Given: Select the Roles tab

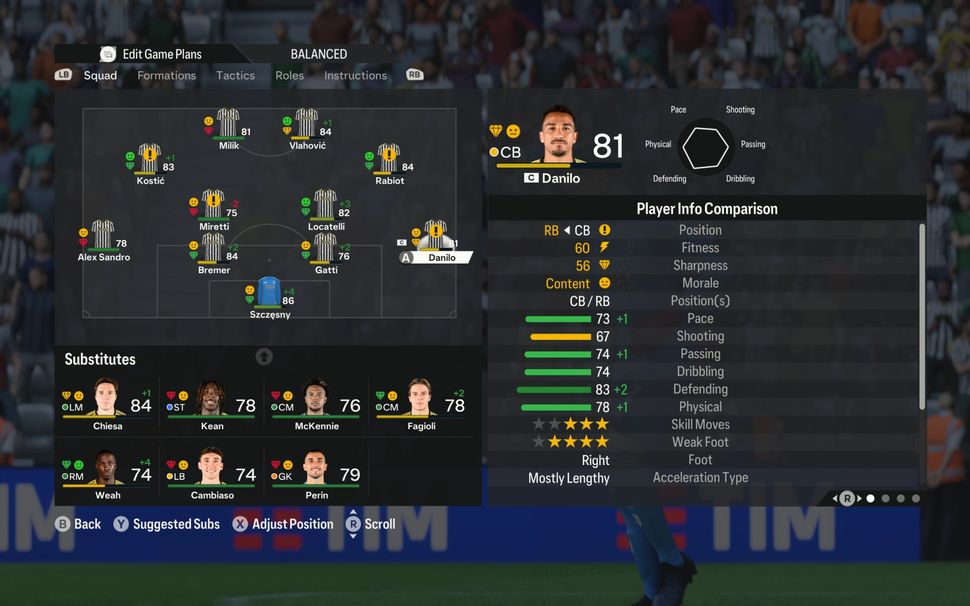Looking at the screenshot, I should (x=290, y=75).
